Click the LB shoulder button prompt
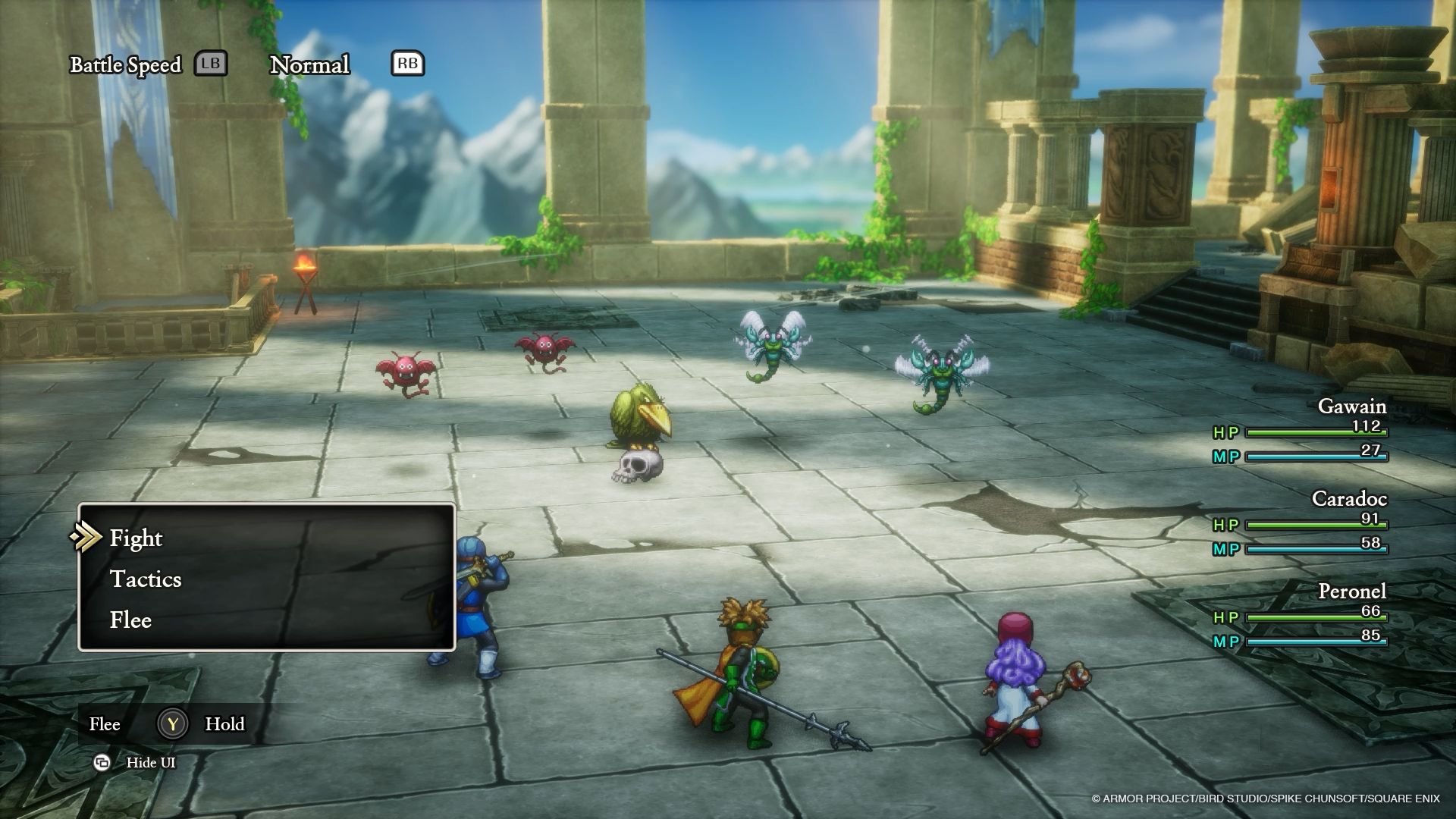The image size is (1456, 819). click(211, 64)
